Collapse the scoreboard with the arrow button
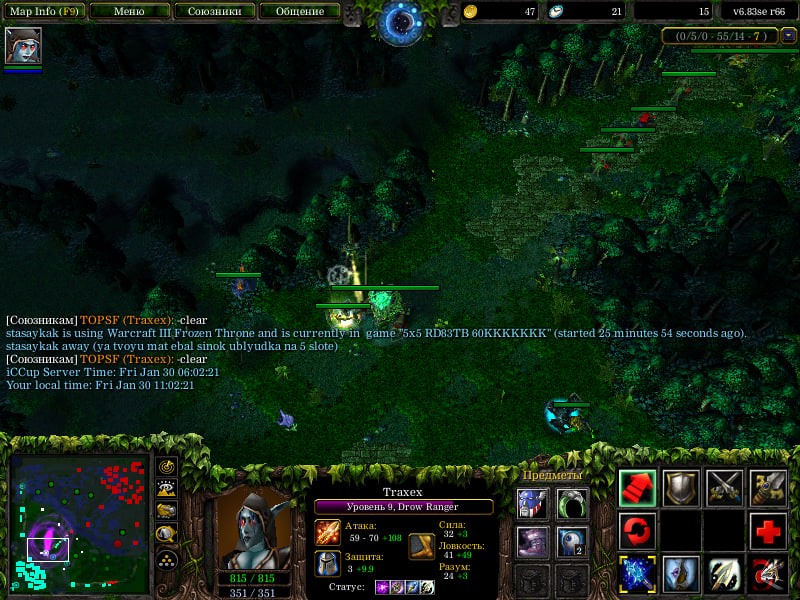Viewport: 800px width, 600px height. 789,36
